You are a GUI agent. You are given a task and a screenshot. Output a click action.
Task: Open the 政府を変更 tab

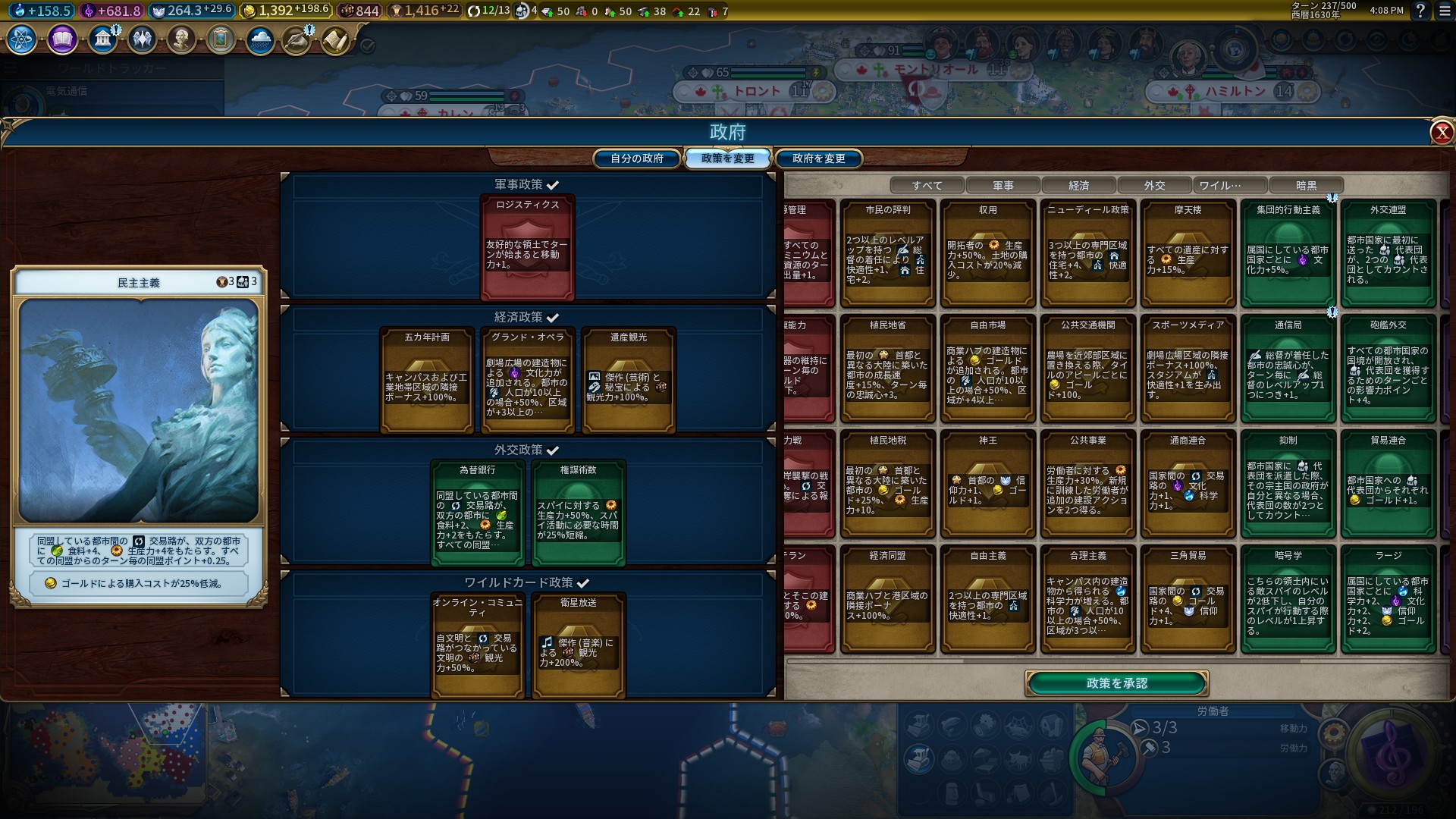[x=818, y=158]
